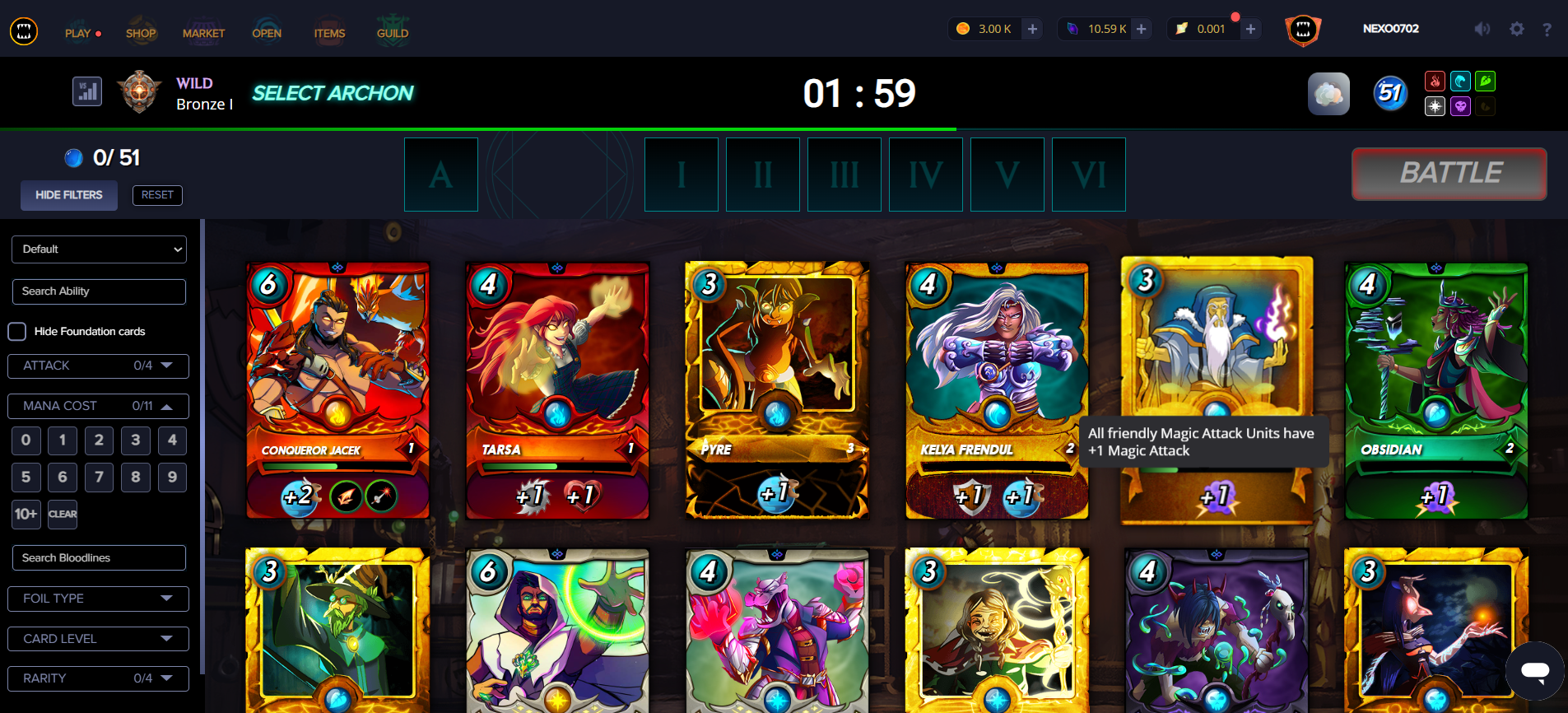Click the Search Ability input field

99,291
